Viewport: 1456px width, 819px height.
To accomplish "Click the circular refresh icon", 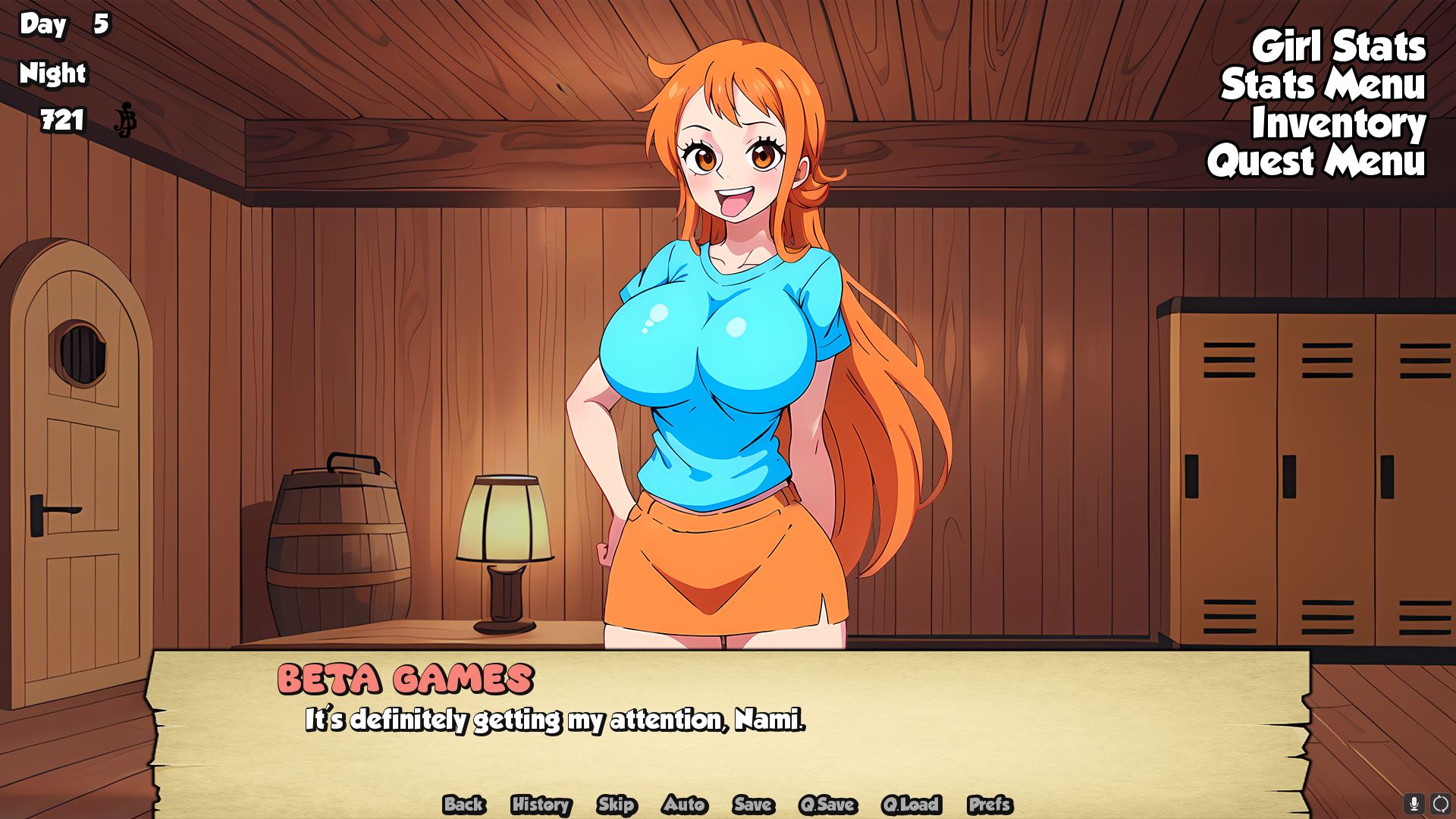I will pos(1440,804).
